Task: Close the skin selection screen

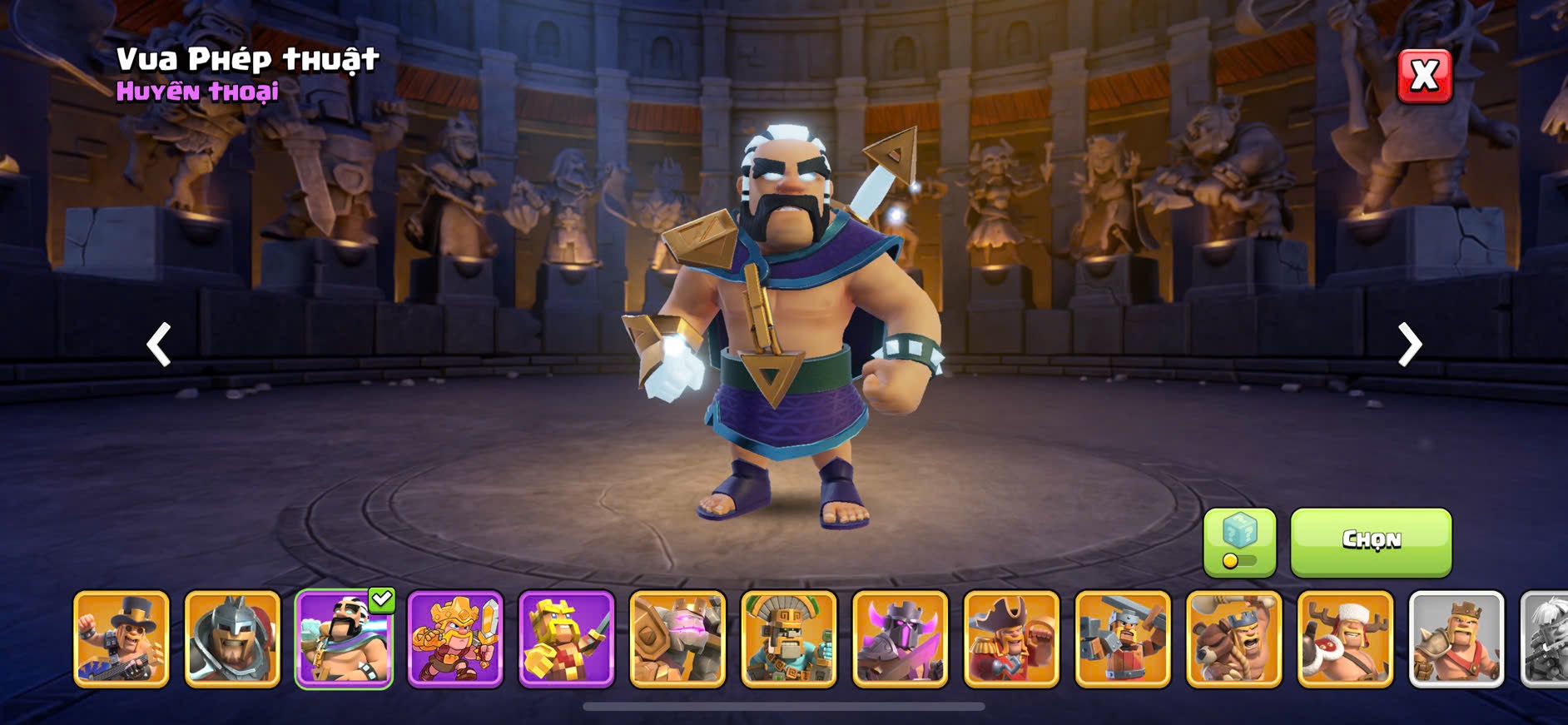Action: (x=1424, y=77)
